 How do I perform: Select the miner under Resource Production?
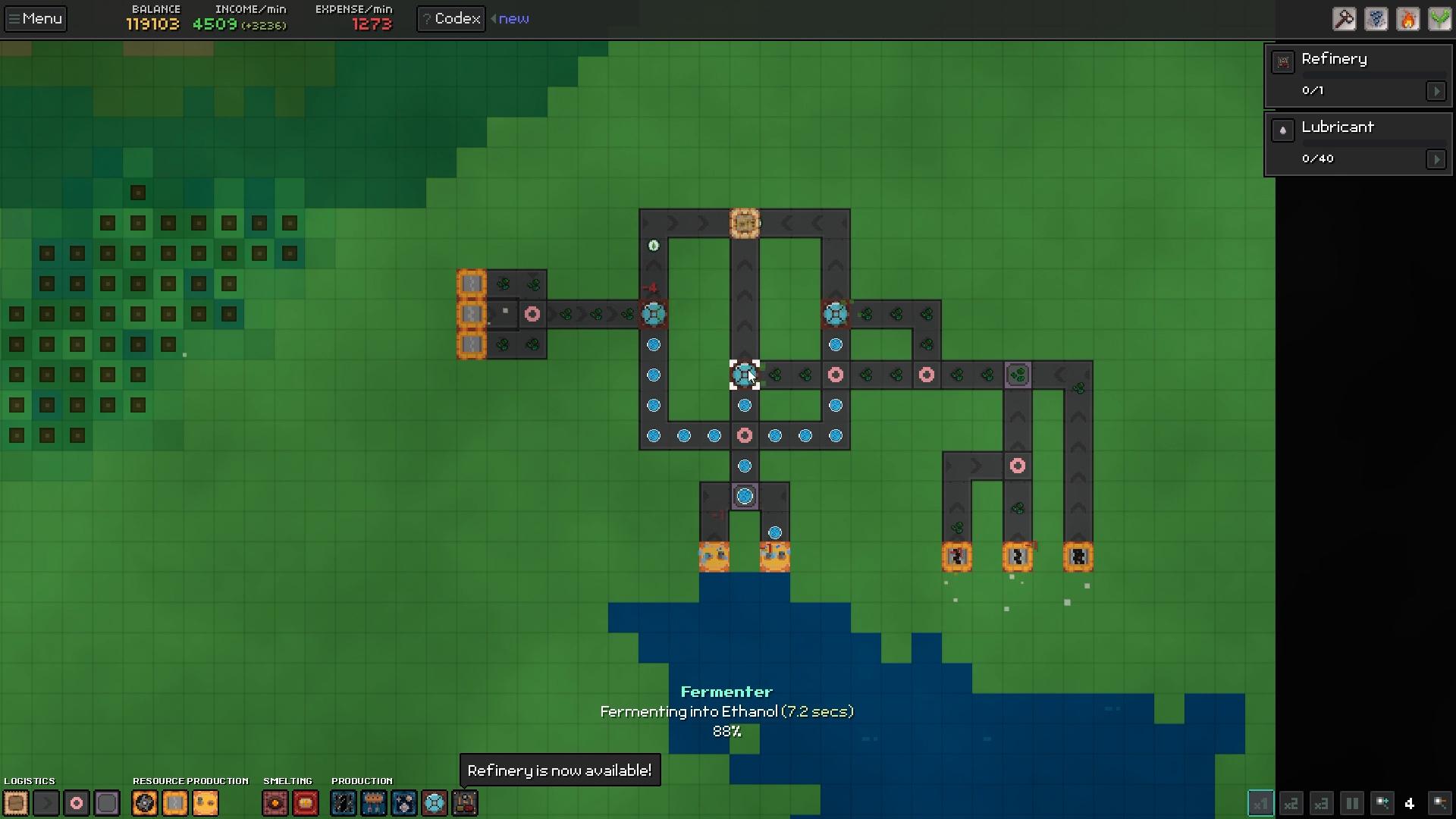coord(144,803)
